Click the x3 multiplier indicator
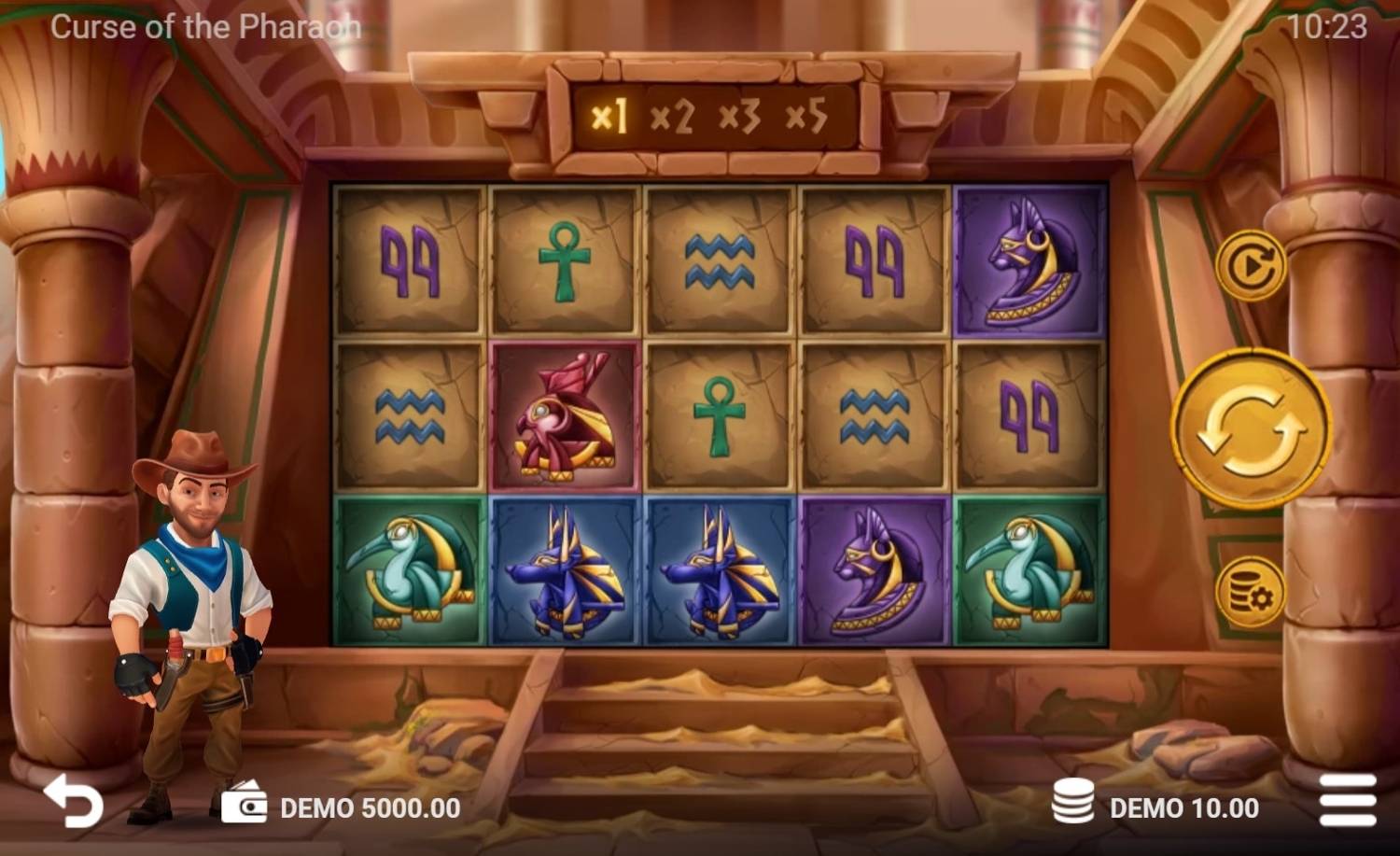Viewport: 1400px width, 856px height. point(740,117)
